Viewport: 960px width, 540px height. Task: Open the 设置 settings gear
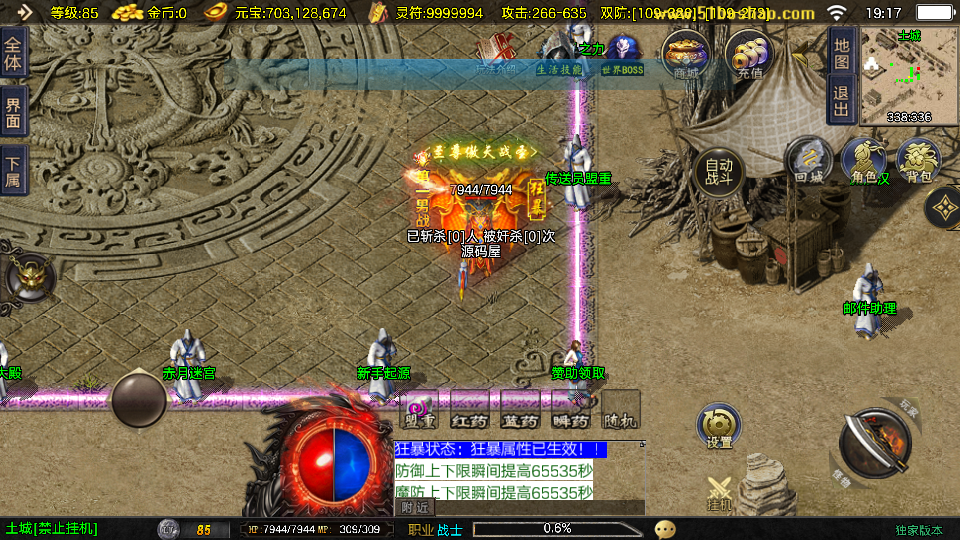click(x=719, y=427)
